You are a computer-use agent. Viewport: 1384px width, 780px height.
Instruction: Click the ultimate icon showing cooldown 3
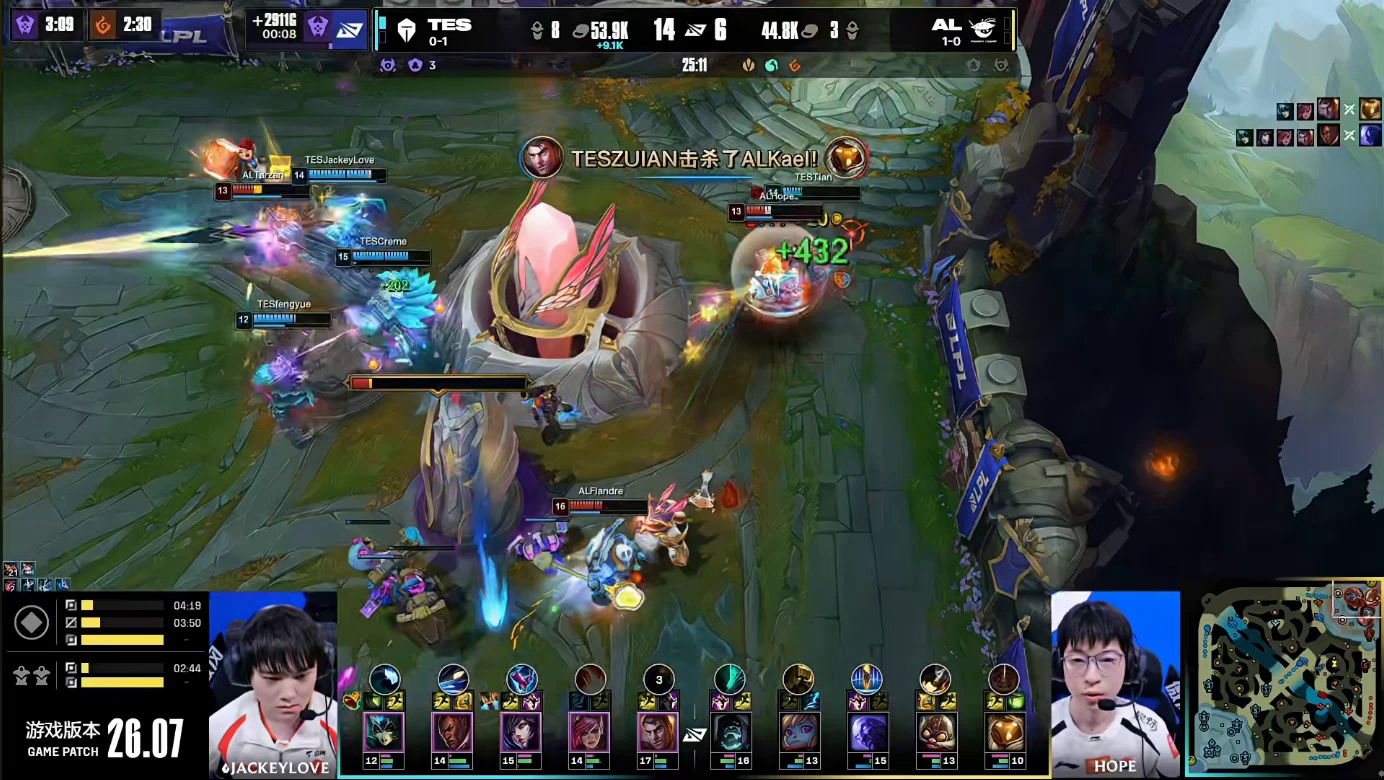point(658,679)
